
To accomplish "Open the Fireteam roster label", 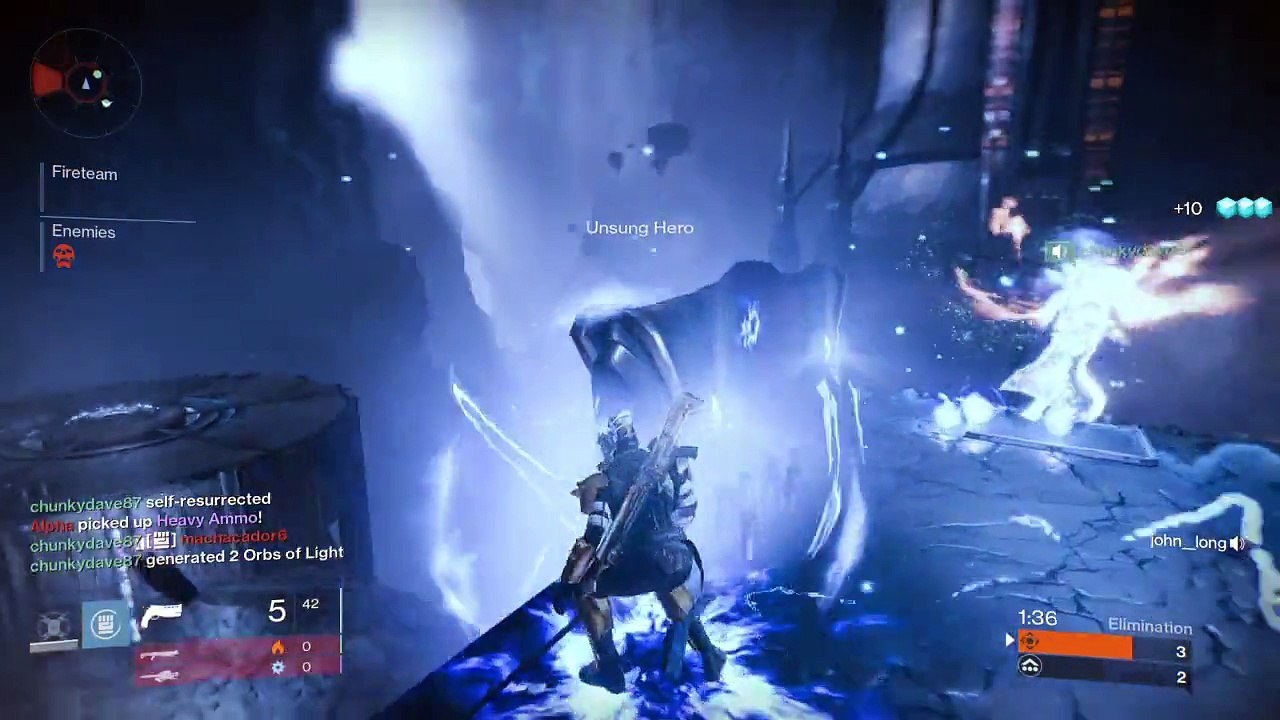I will (x=84, y=174).
